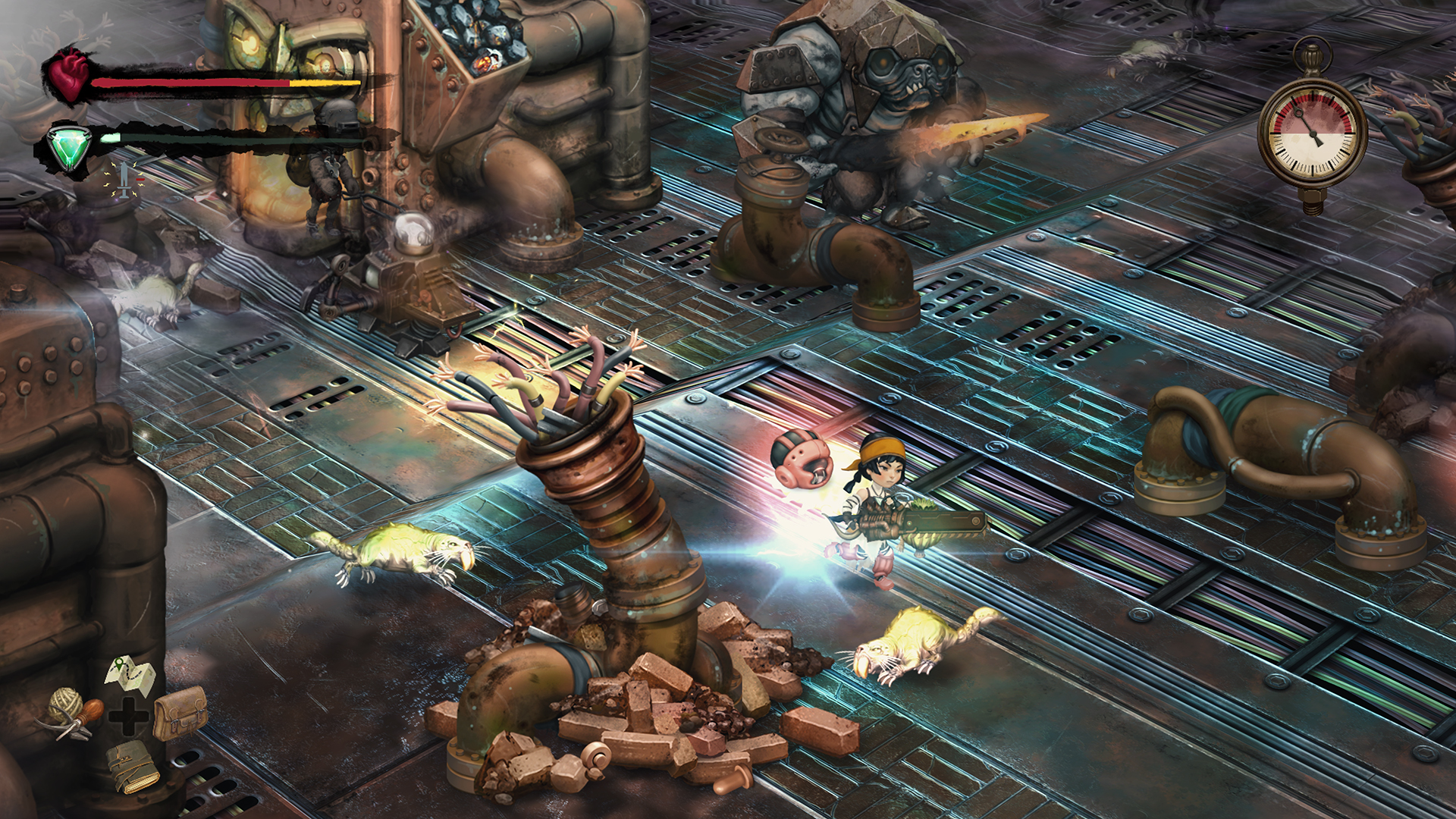This screenshot has width=1456, height=819.
Task: Open the folded map icon
Action: (132, 673)
